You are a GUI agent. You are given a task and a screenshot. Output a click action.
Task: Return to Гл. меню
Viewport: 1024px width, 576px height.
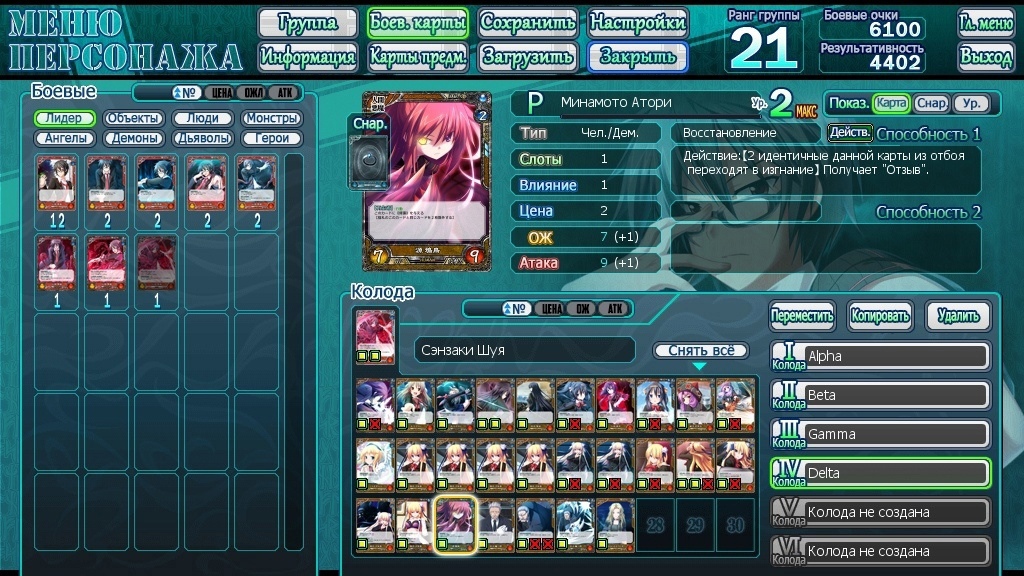point(985,23)
